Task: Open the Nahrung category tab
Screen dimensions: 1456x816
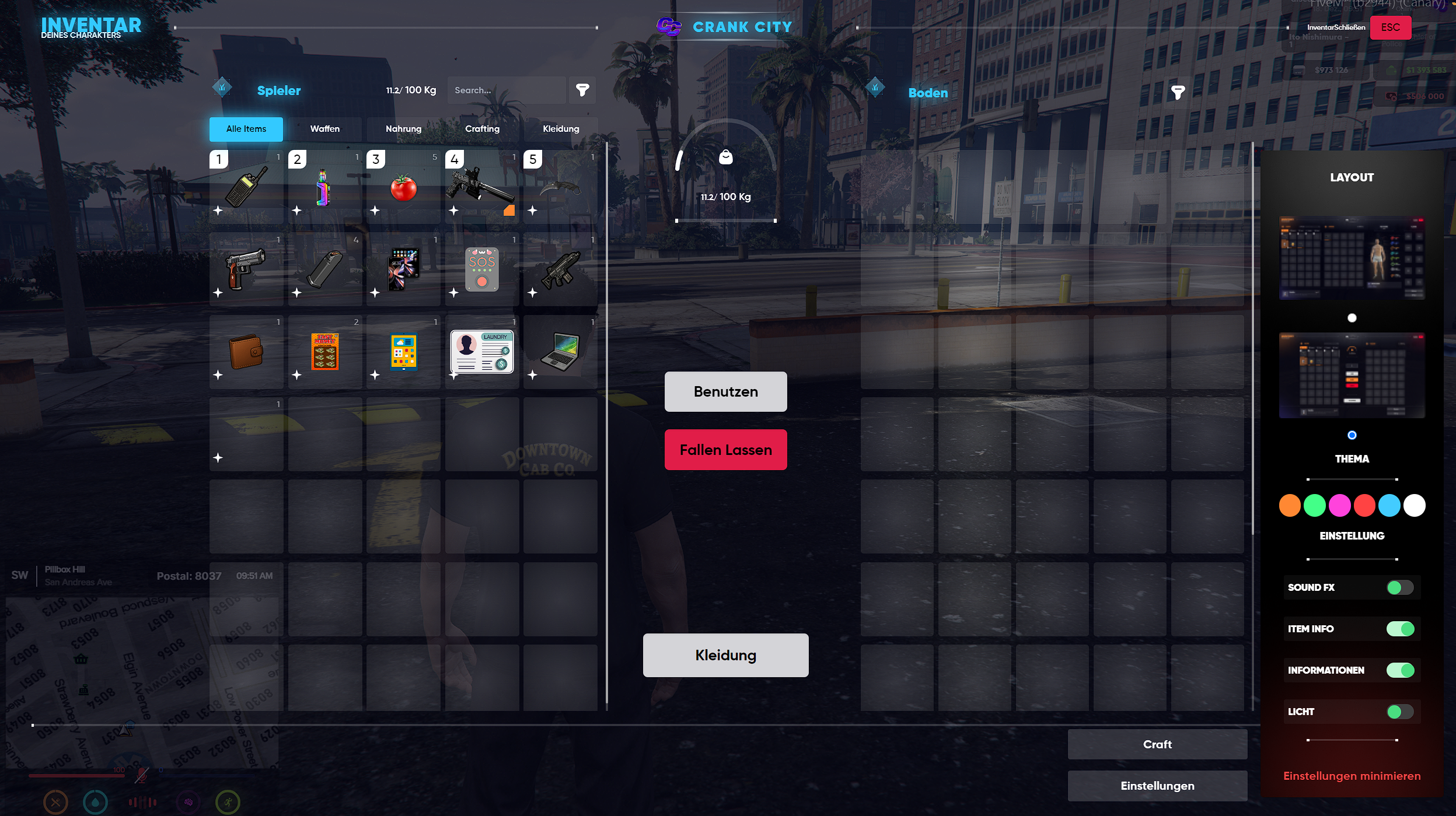Action: pos(403,129)
